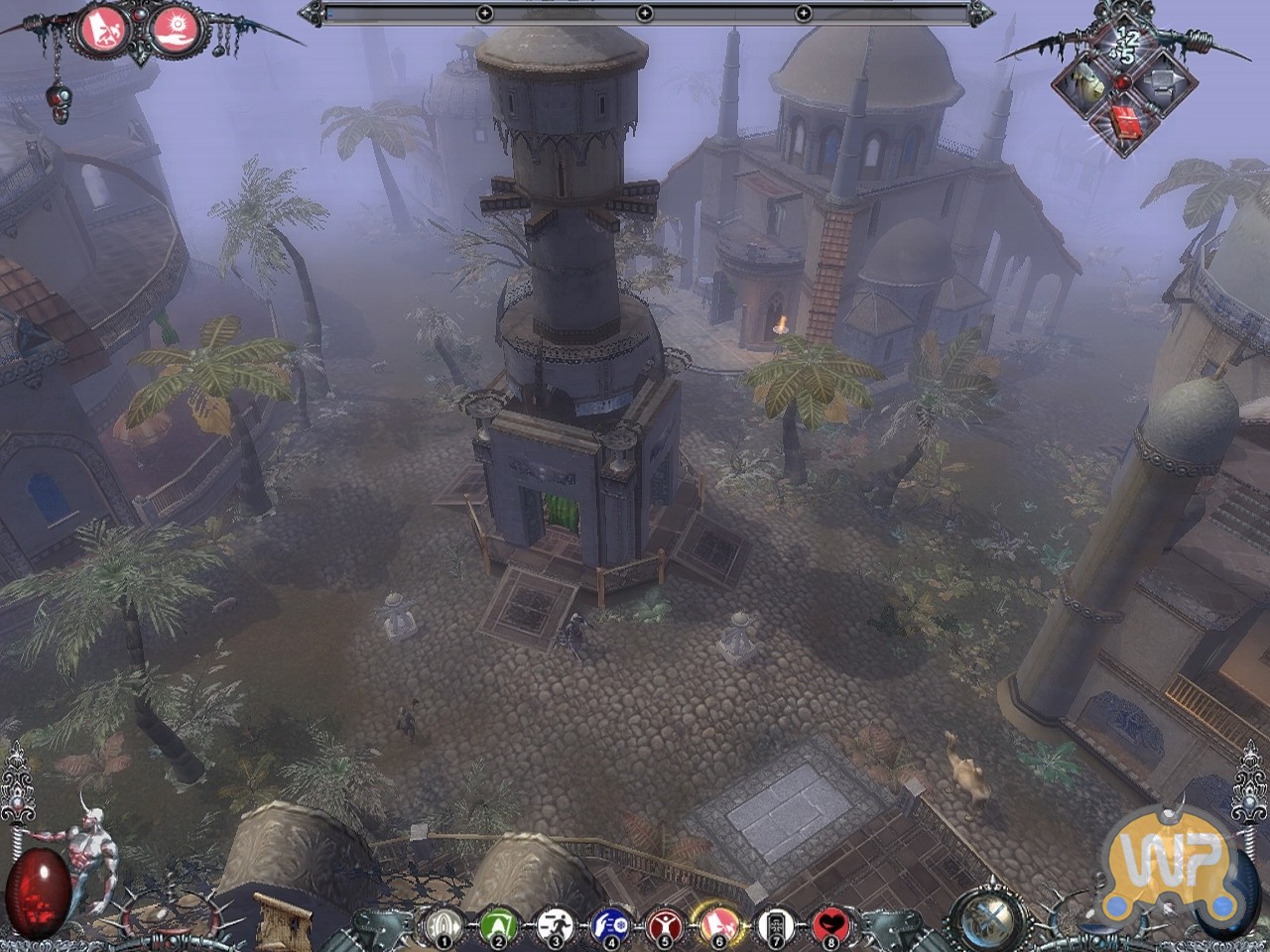Open the gauntlet inventory panel
The width and height of the screenshot is (1270, 952).
tap(1087, 85)
